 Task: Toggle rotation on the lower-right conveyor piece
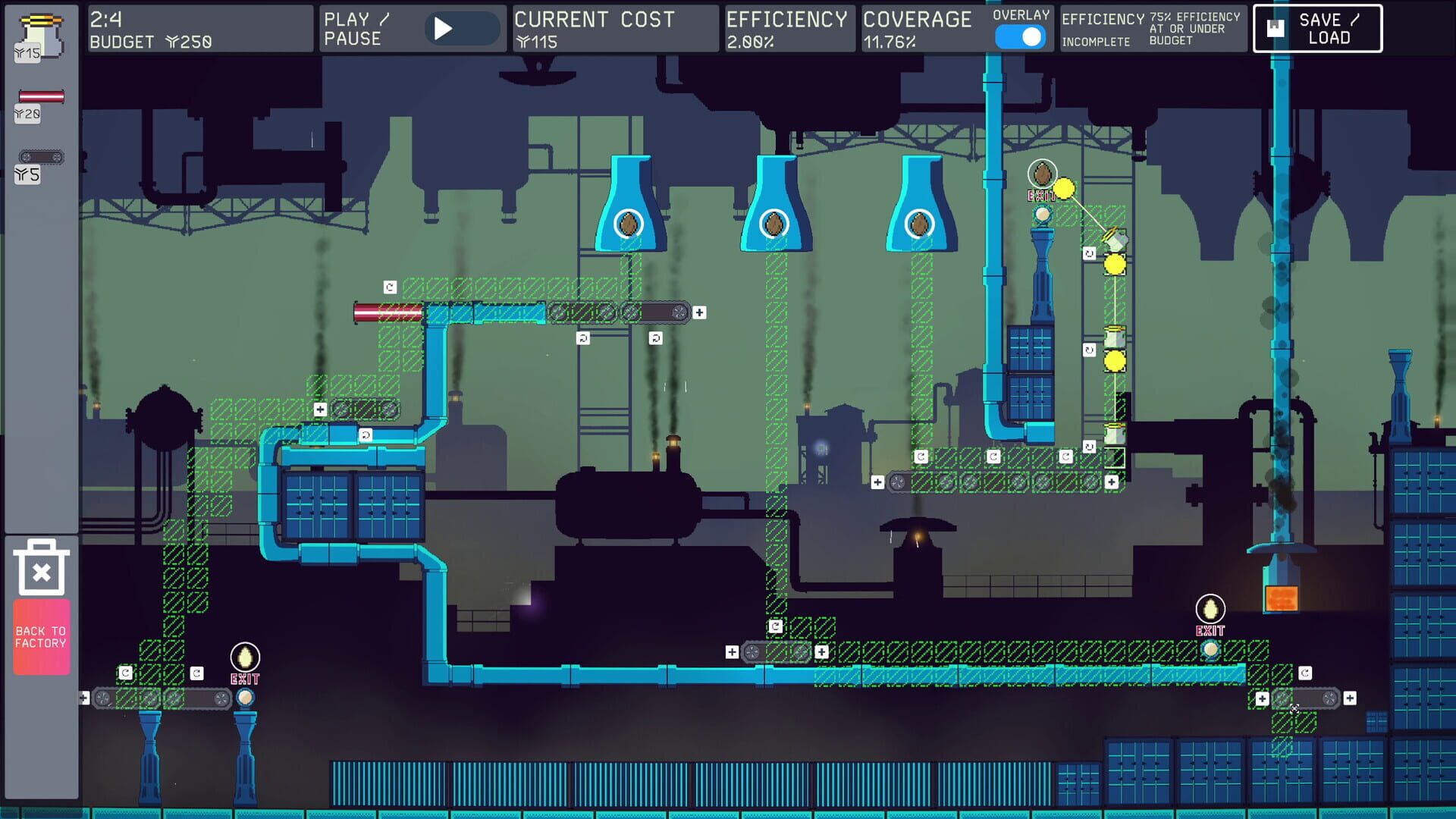pyautogui.click(x=1304, y=671)
